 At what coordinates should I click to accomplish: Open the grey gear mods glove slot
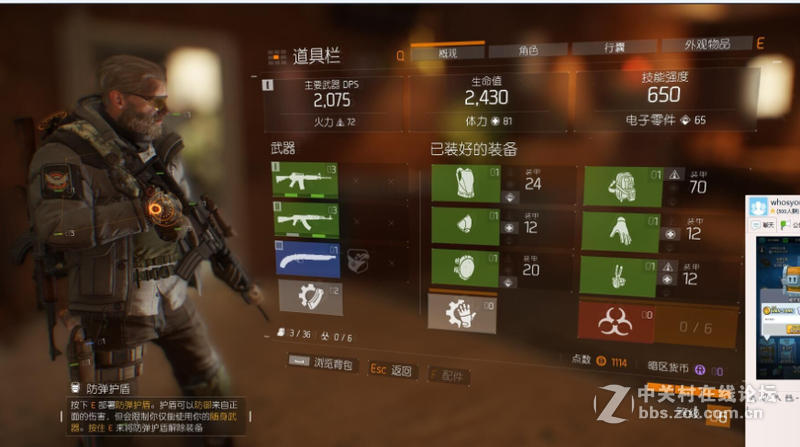(x=461, y=313)
